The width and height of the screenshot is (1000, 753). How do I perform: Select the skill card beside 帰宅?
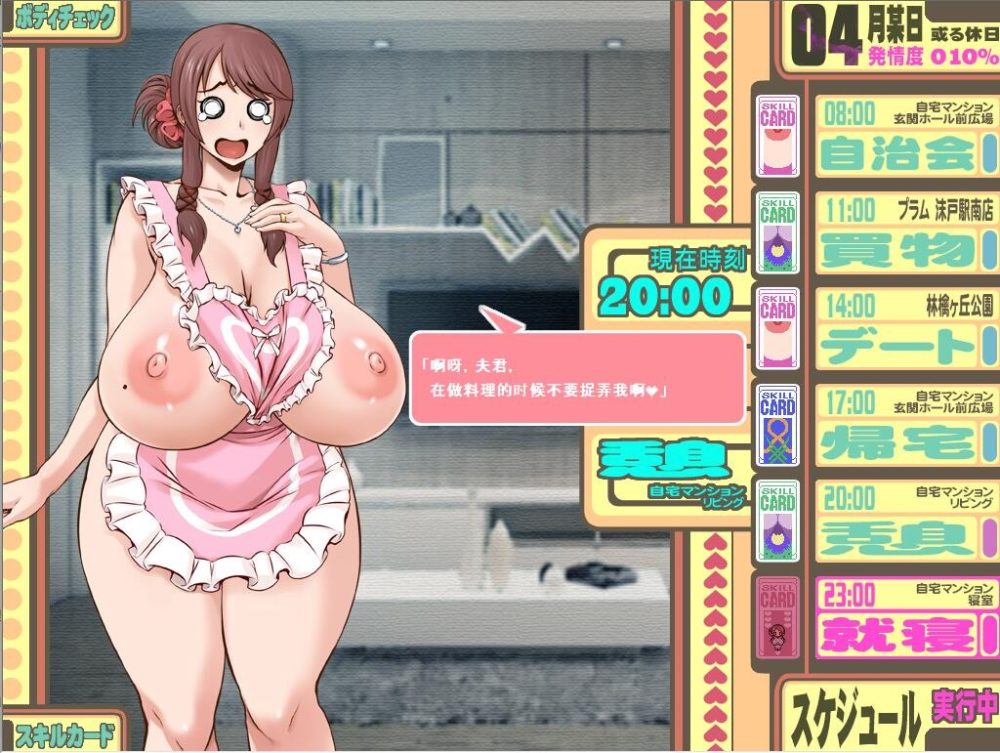click(x=778, y=425)
